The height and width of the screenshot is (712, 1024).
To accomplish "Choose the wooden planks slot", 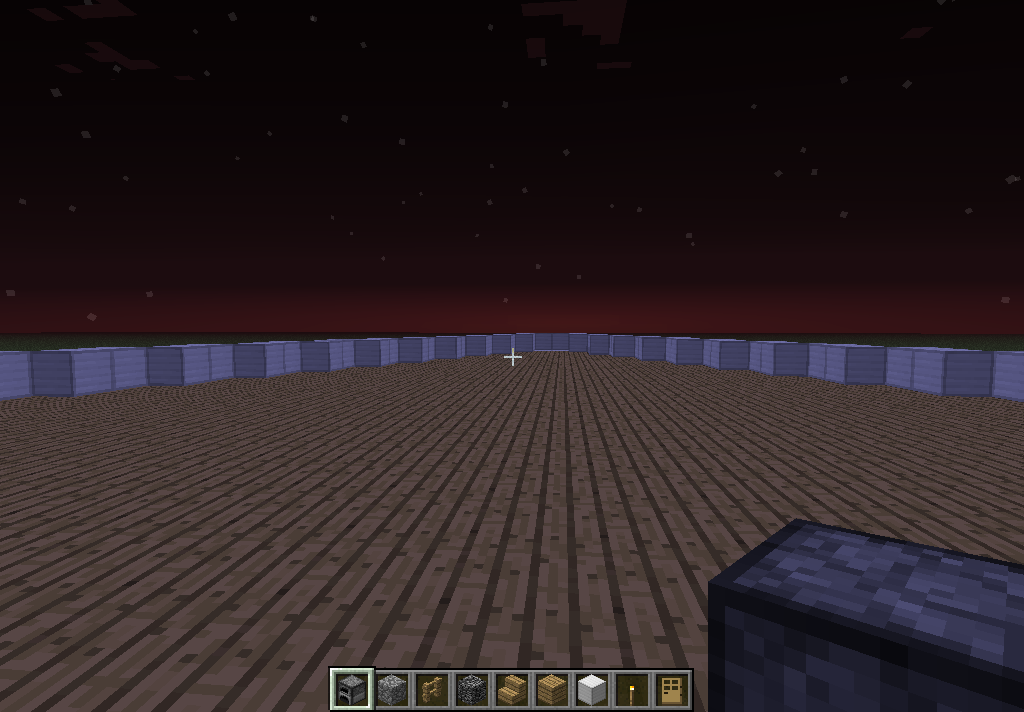I will (x=552, y=689).
